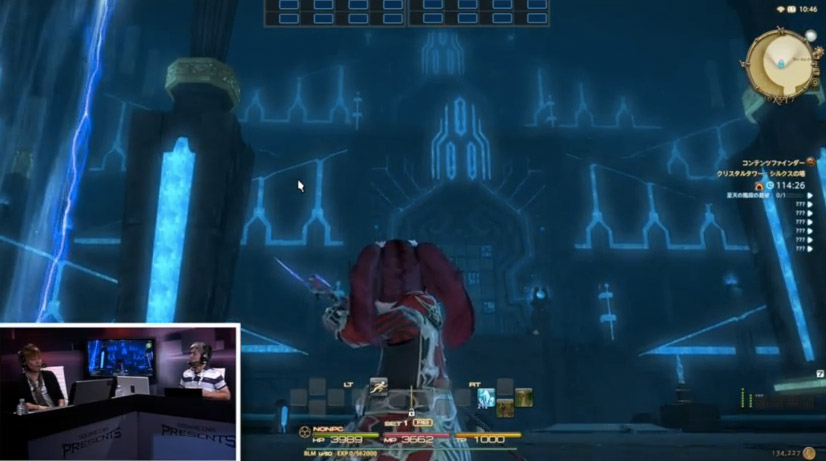Screen dimensions: 826x461
Task: Toggle the hotbar padlock icon
Action: (411, 411)
